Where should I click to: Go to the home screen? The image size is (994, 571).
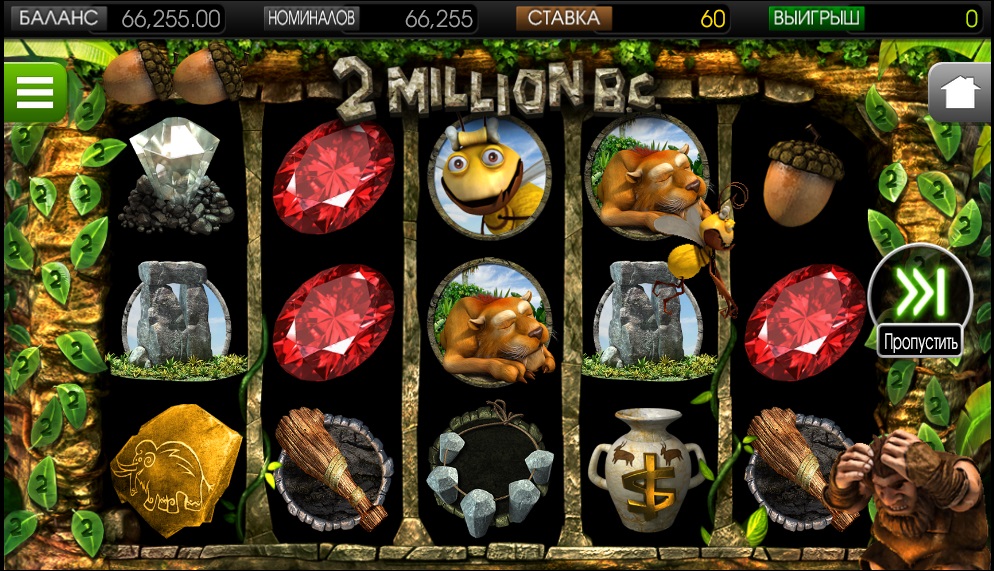click(x=959, y=93)
